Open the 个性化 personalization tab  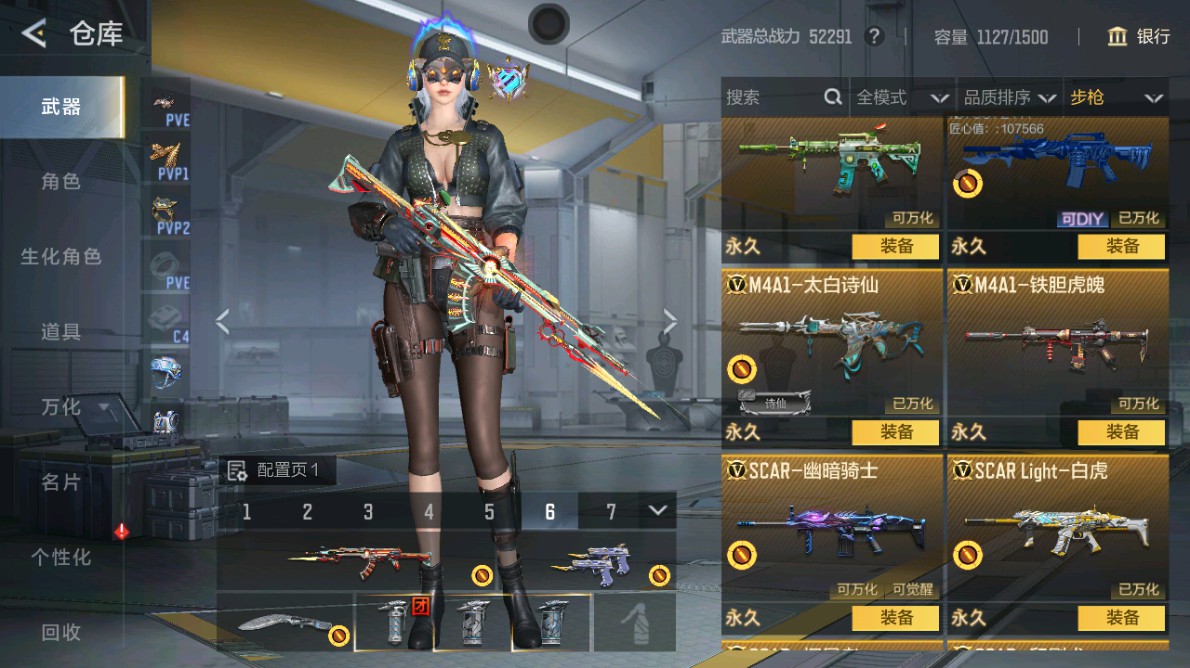tap(62, 557)
